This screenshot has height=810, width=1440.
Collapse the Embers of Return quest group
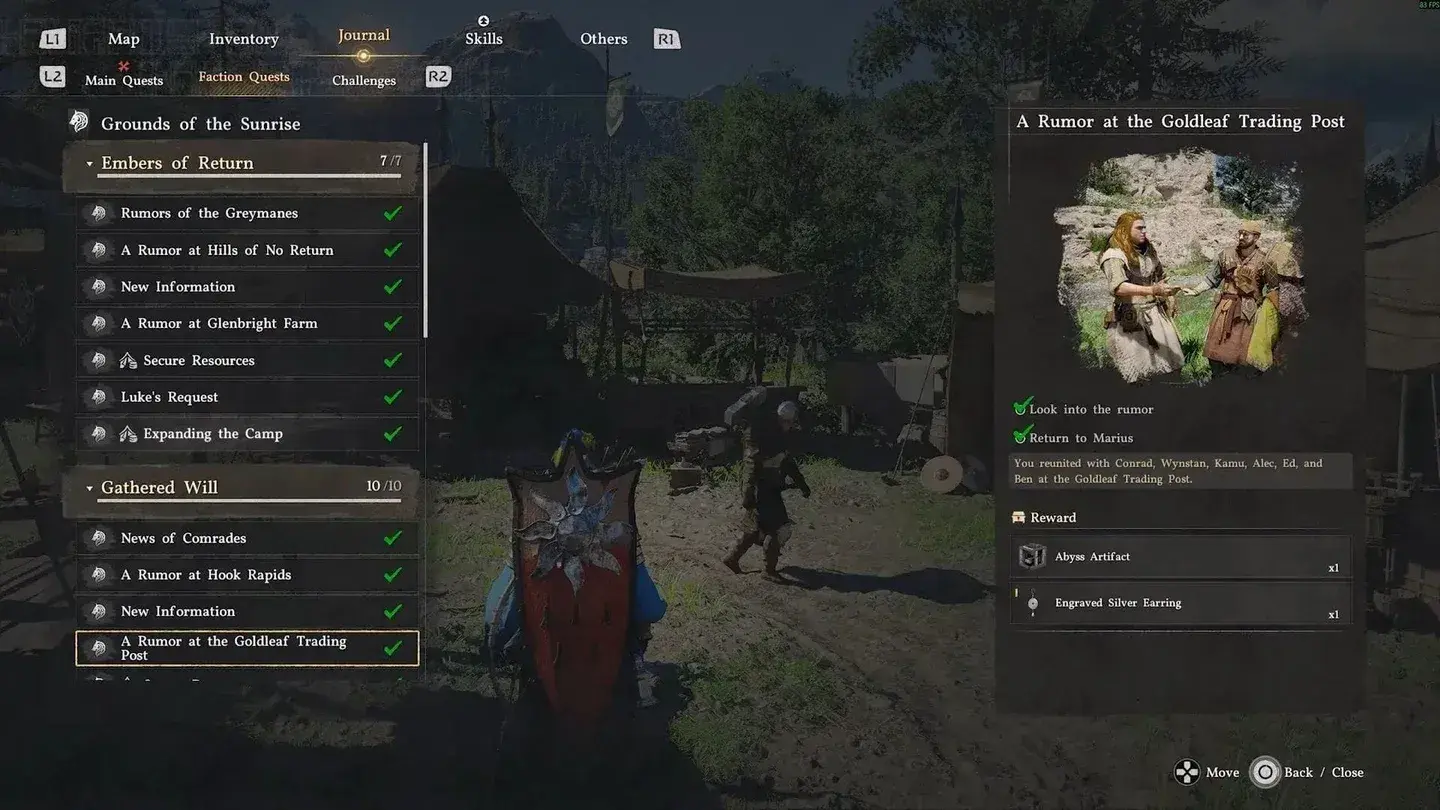[x=89, y=162]
